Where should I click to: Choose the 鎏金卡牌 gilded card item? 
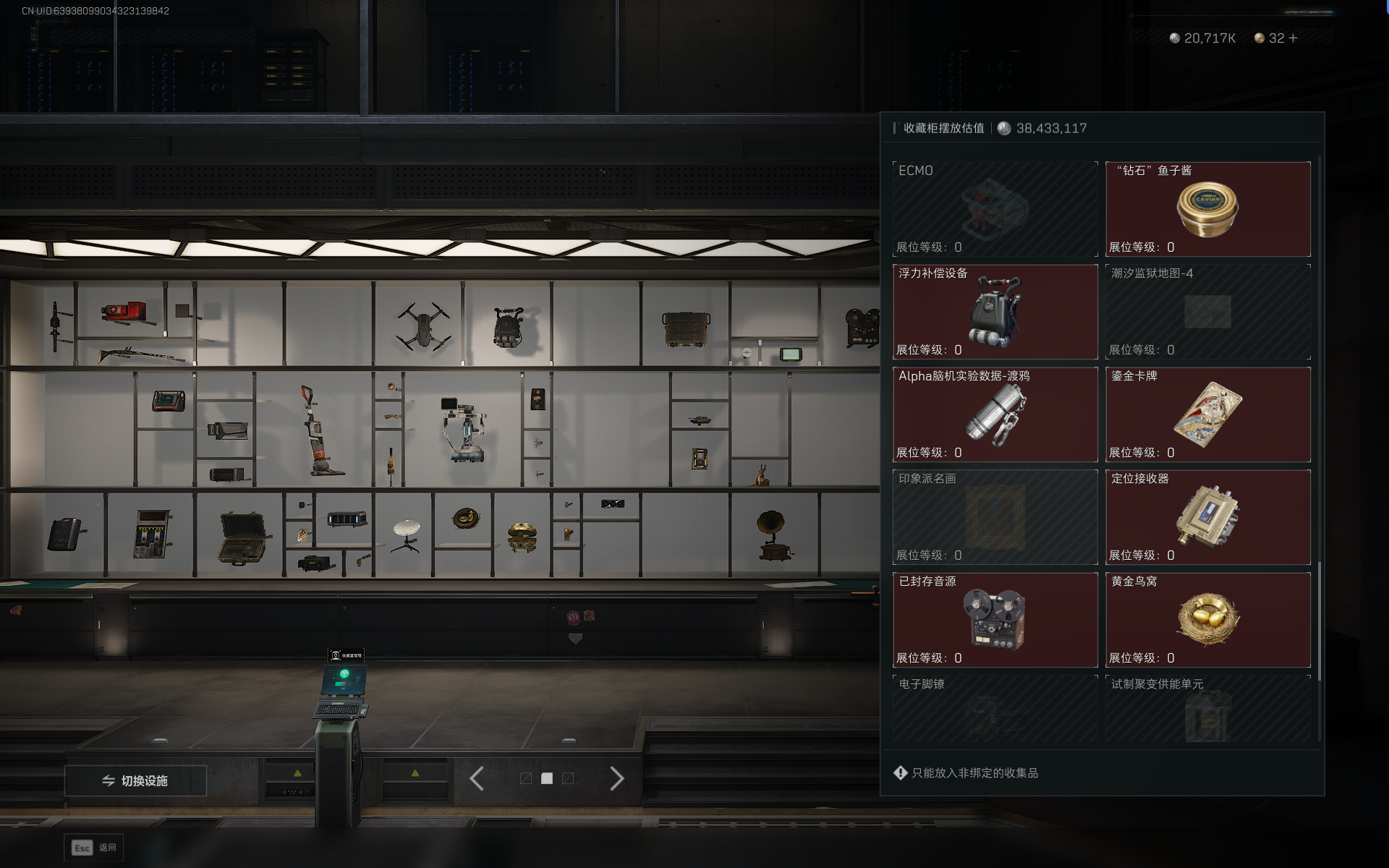click(x=1207, y=414)
